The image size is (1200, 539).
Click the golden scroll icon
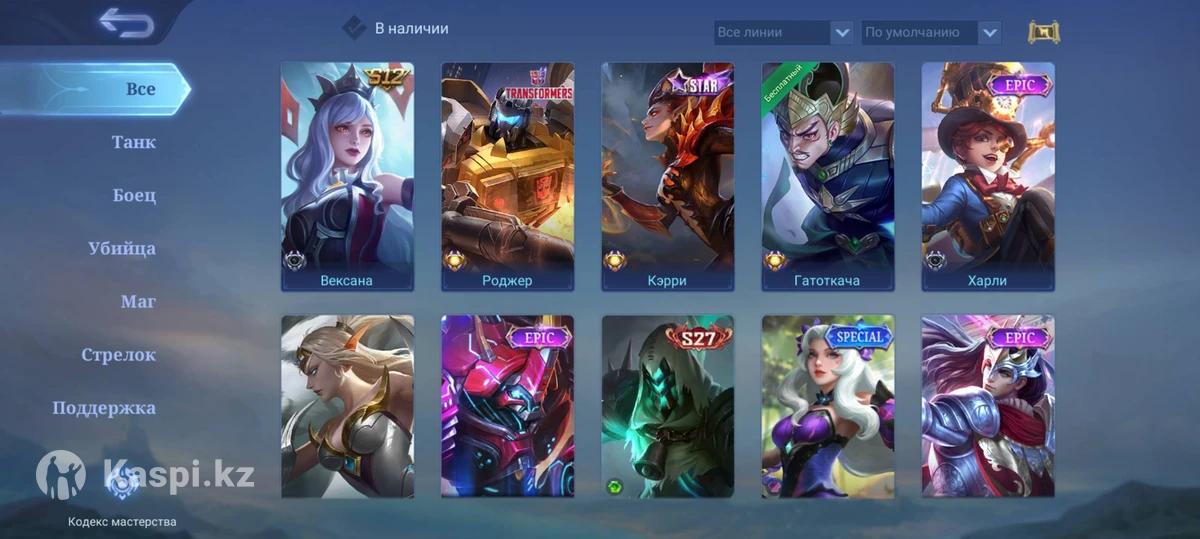click(1043, 32)
